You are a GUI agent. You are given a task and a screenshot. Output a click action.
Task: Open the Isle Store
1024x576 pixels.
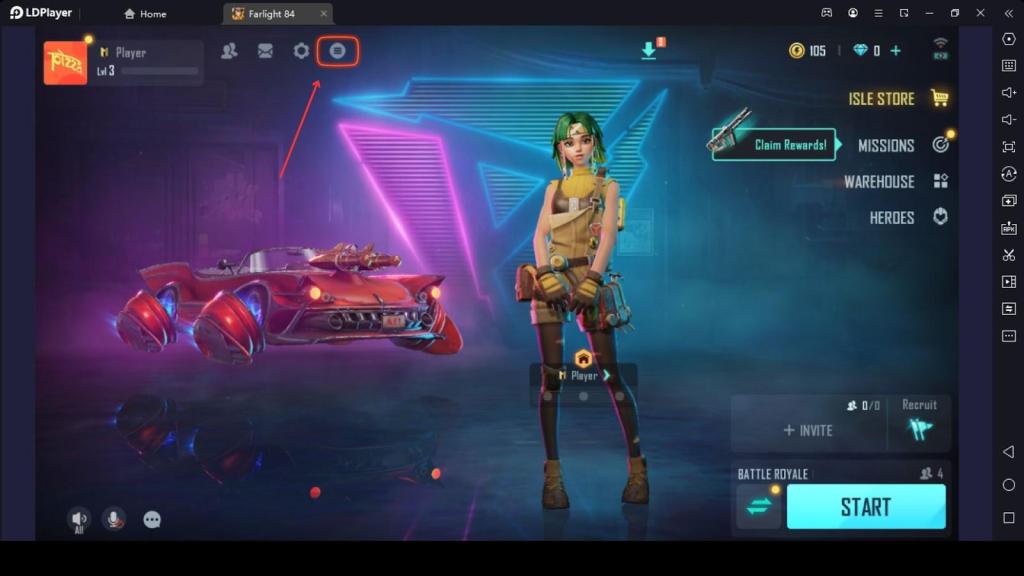tap(897, 98)
